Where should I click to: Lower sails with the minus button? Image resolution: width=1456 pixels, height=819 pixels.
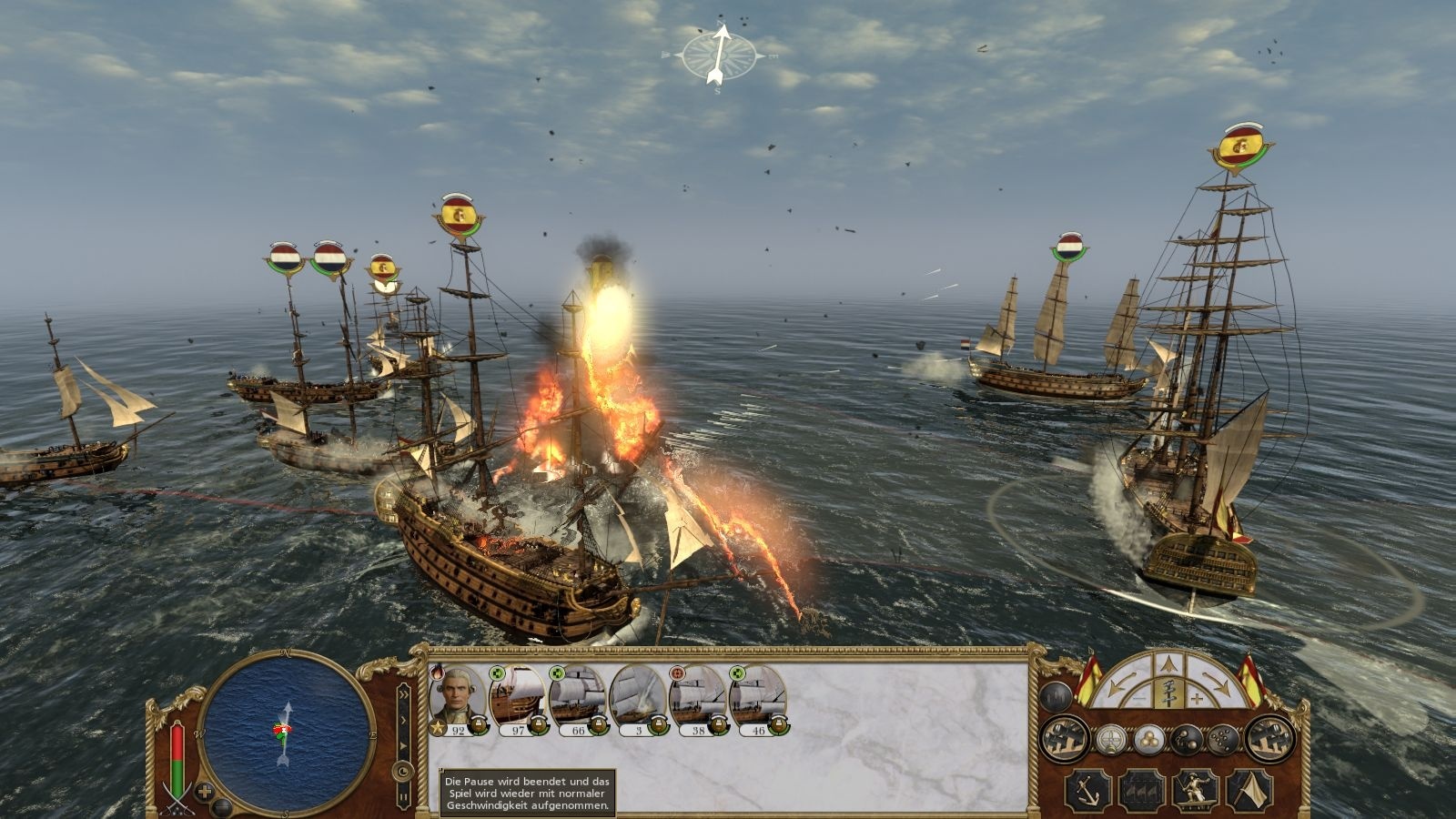click(1140, 697)
